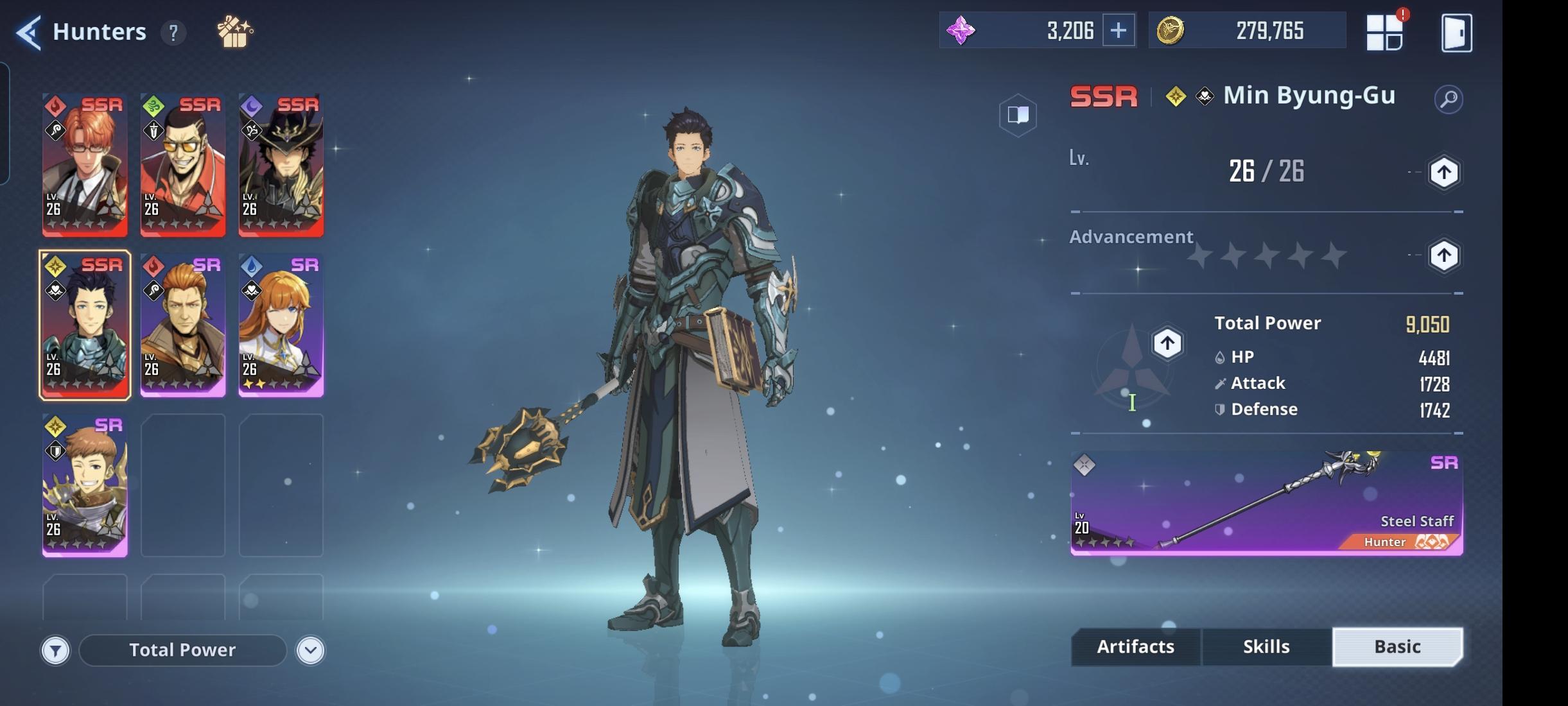This screenshot has width=1568, height=706.
Task: Switch to the Skills tab
Action: tap(1266, 646)
